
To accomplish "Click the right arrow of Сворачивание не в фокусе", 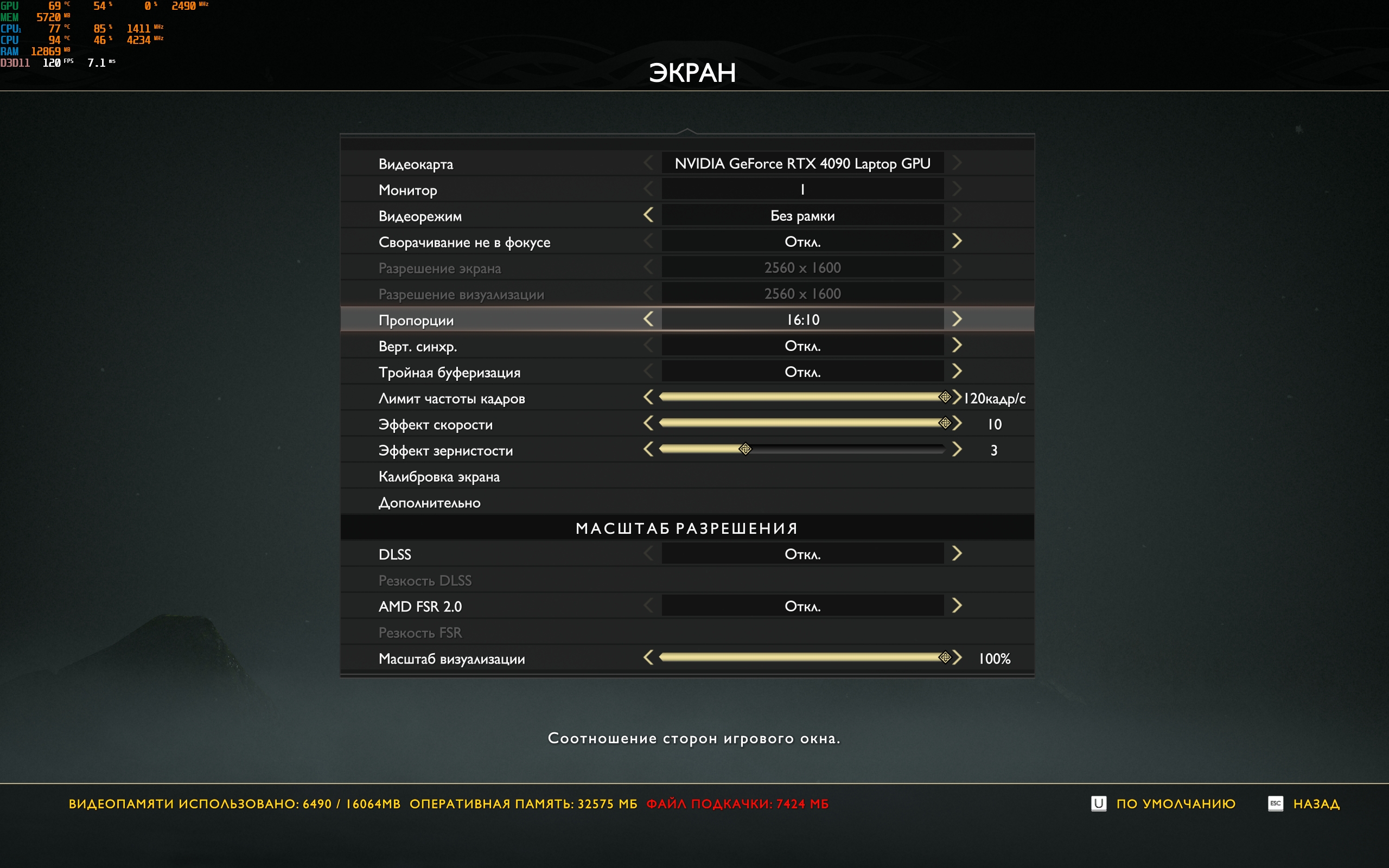I will 956,241.
